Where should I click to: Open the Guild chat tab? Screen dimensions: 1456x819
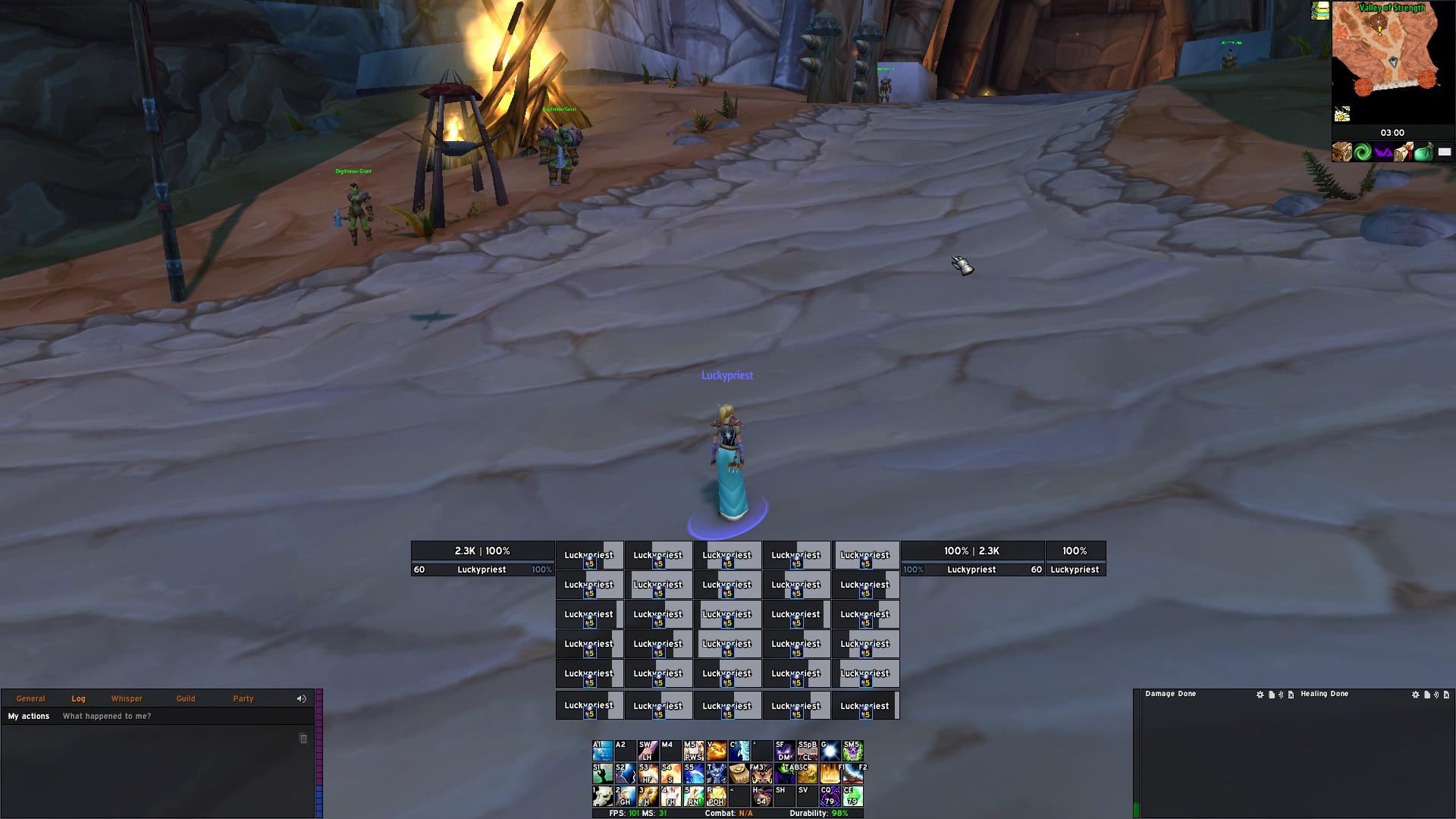(185, 698)
